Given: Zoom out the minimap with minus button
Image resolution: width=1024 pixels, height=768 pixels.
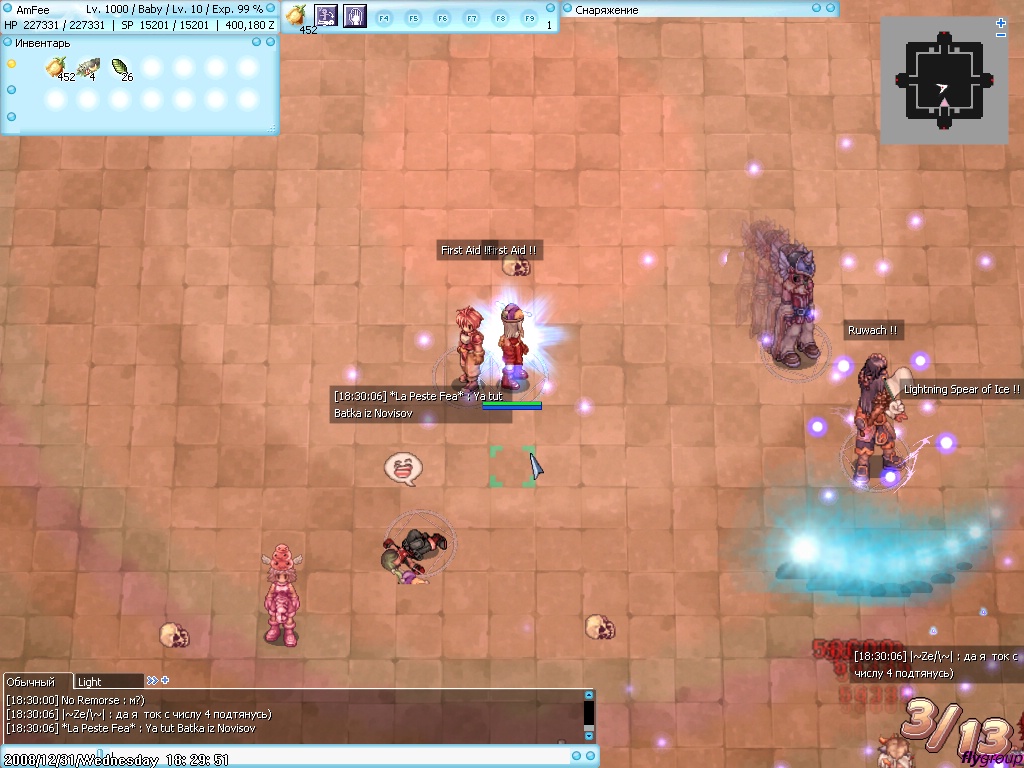Looking at the screenshot, I should [x=1001, y=35].
